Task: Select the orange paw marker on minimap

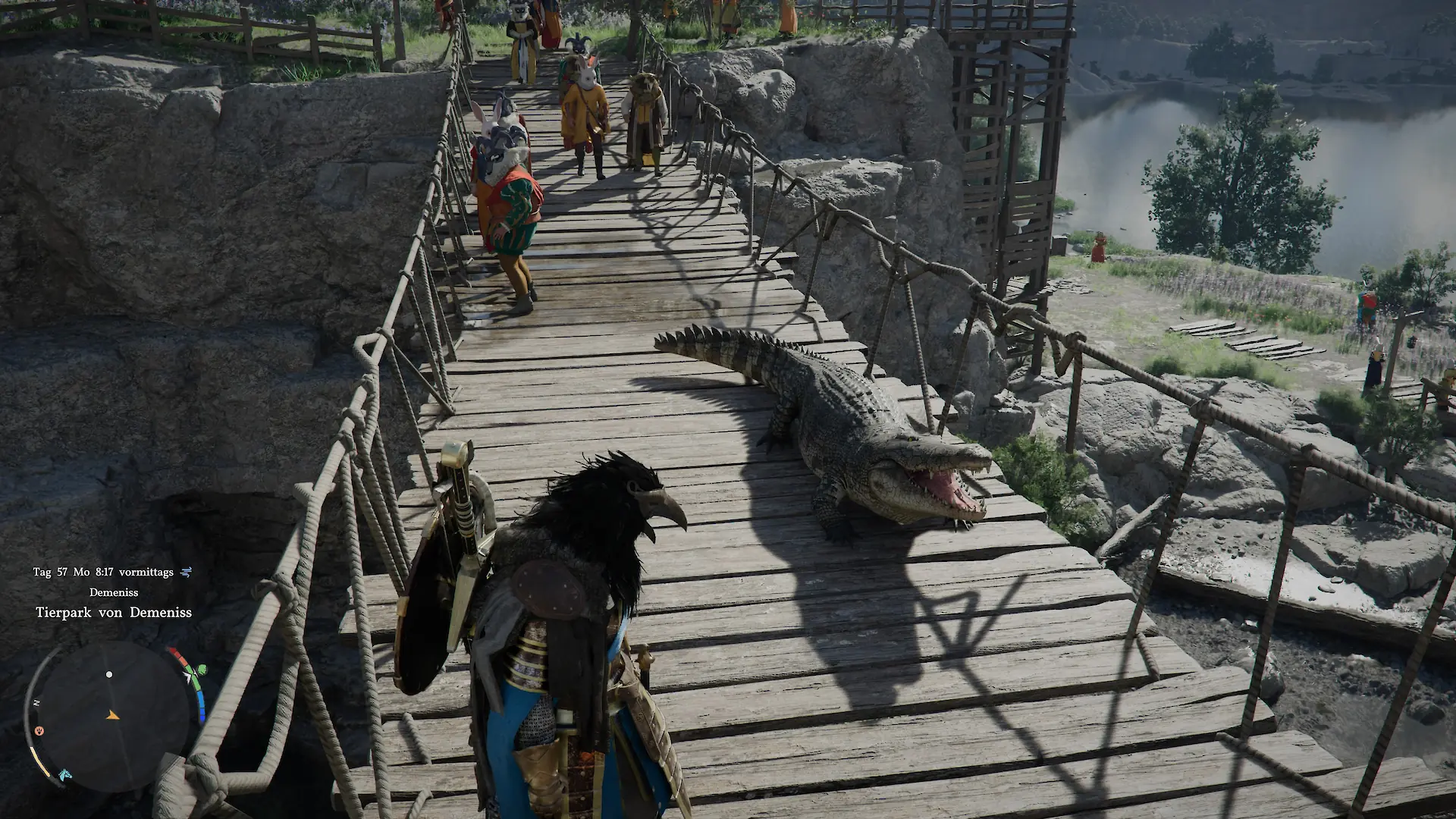Action: point(39,731)
